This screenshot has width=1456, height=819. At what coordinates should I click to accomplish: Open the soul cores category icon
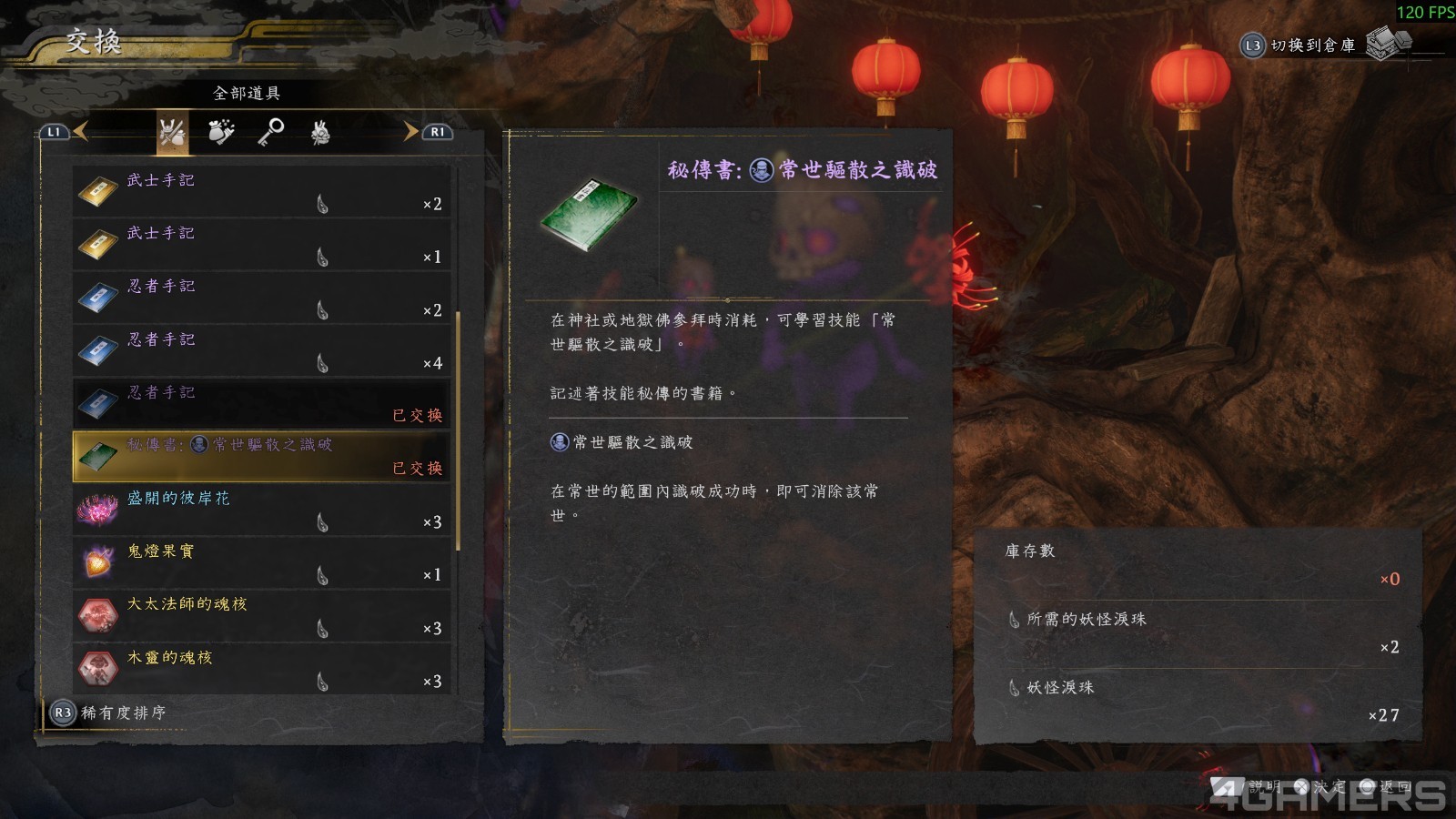tap(320, 133)
